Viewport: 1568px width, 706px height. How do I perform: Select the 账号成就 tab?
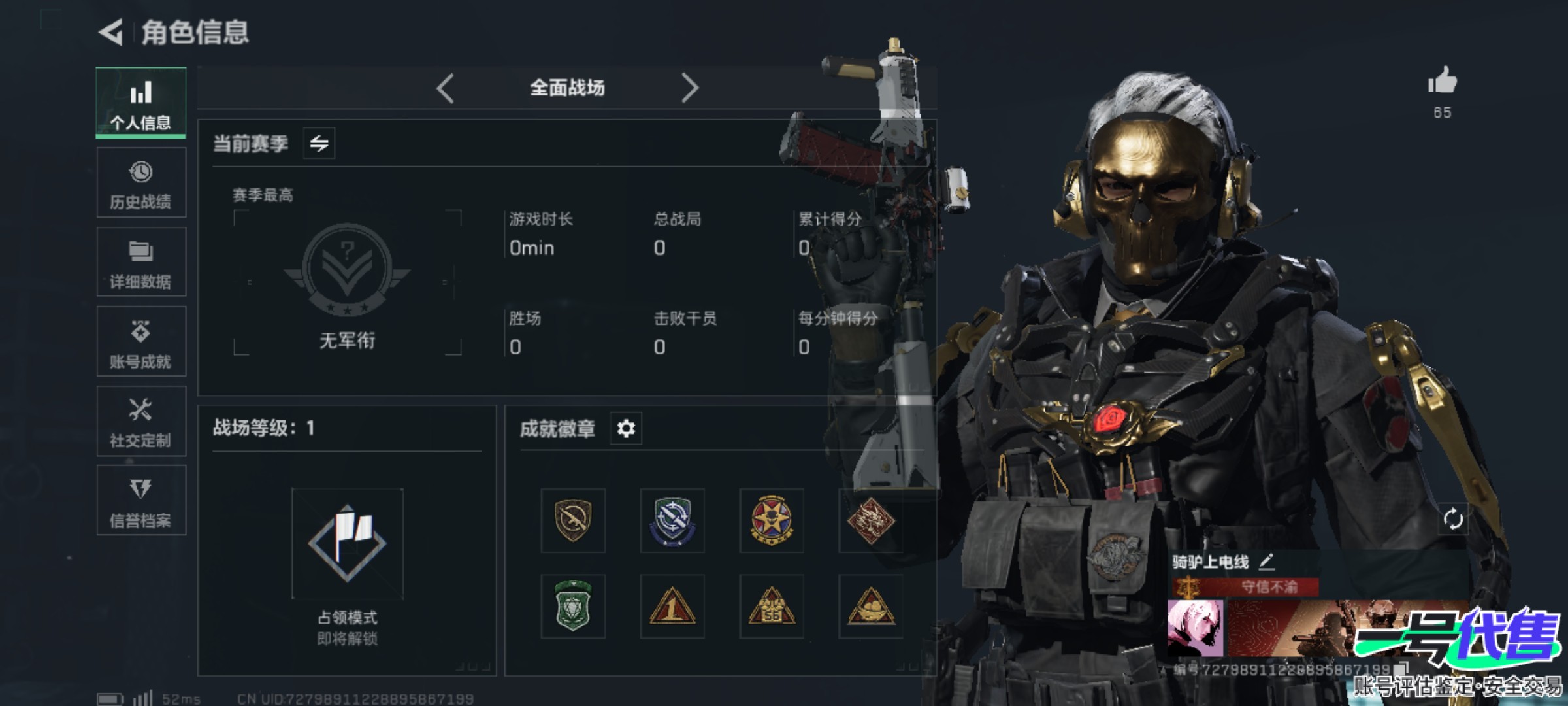[x=141, y=342]
